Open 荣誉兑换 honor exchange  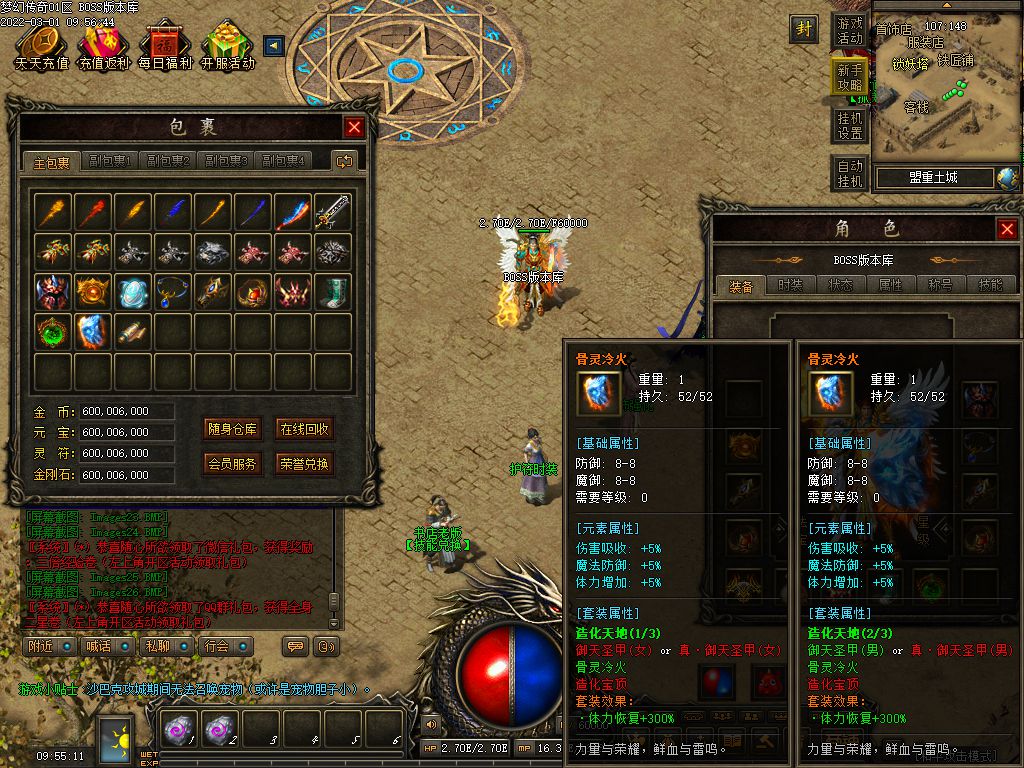[304, 464]
